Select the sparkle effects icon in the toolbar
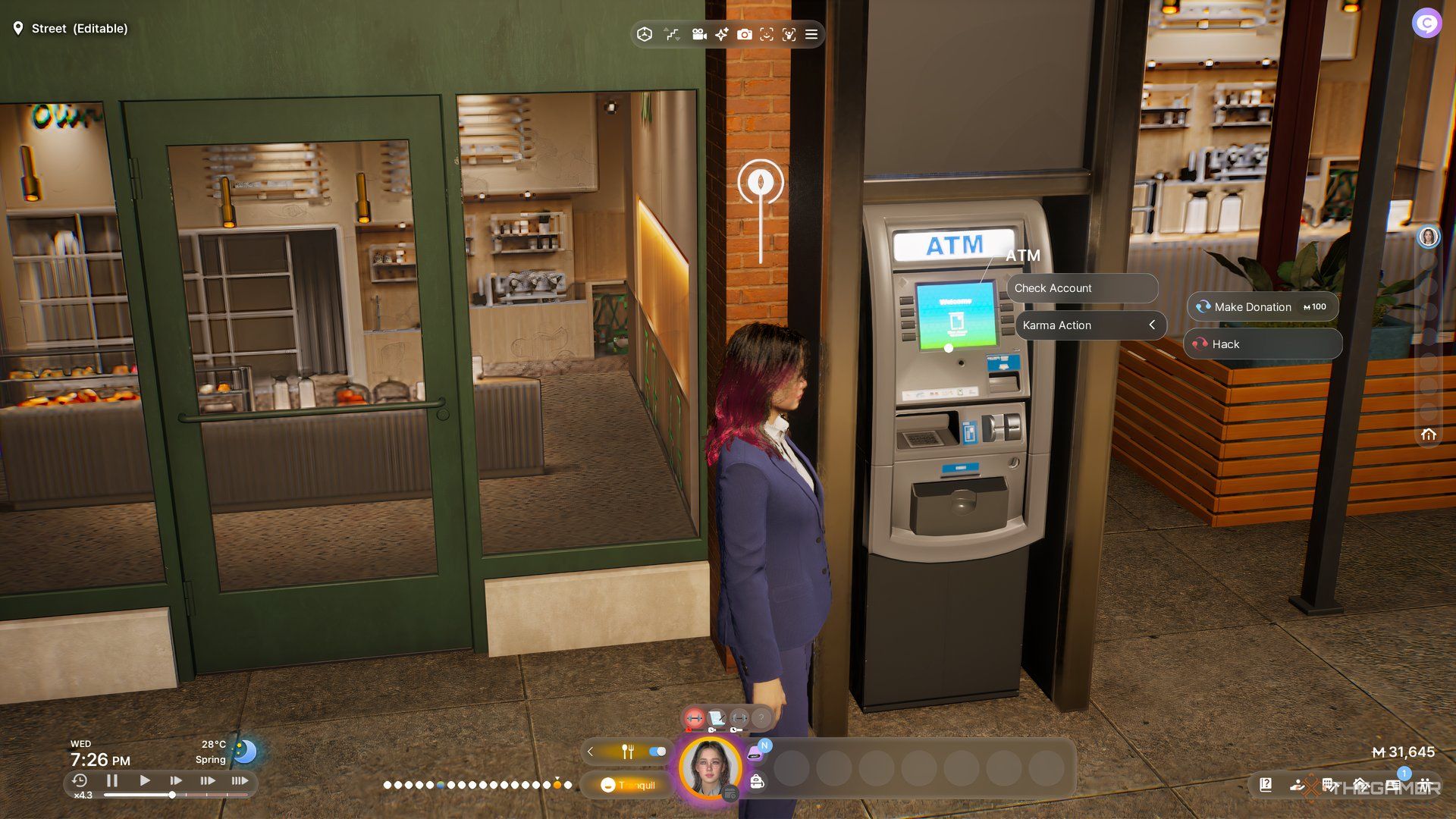This screenshot has width=1456, height=819. pos(721,34)
